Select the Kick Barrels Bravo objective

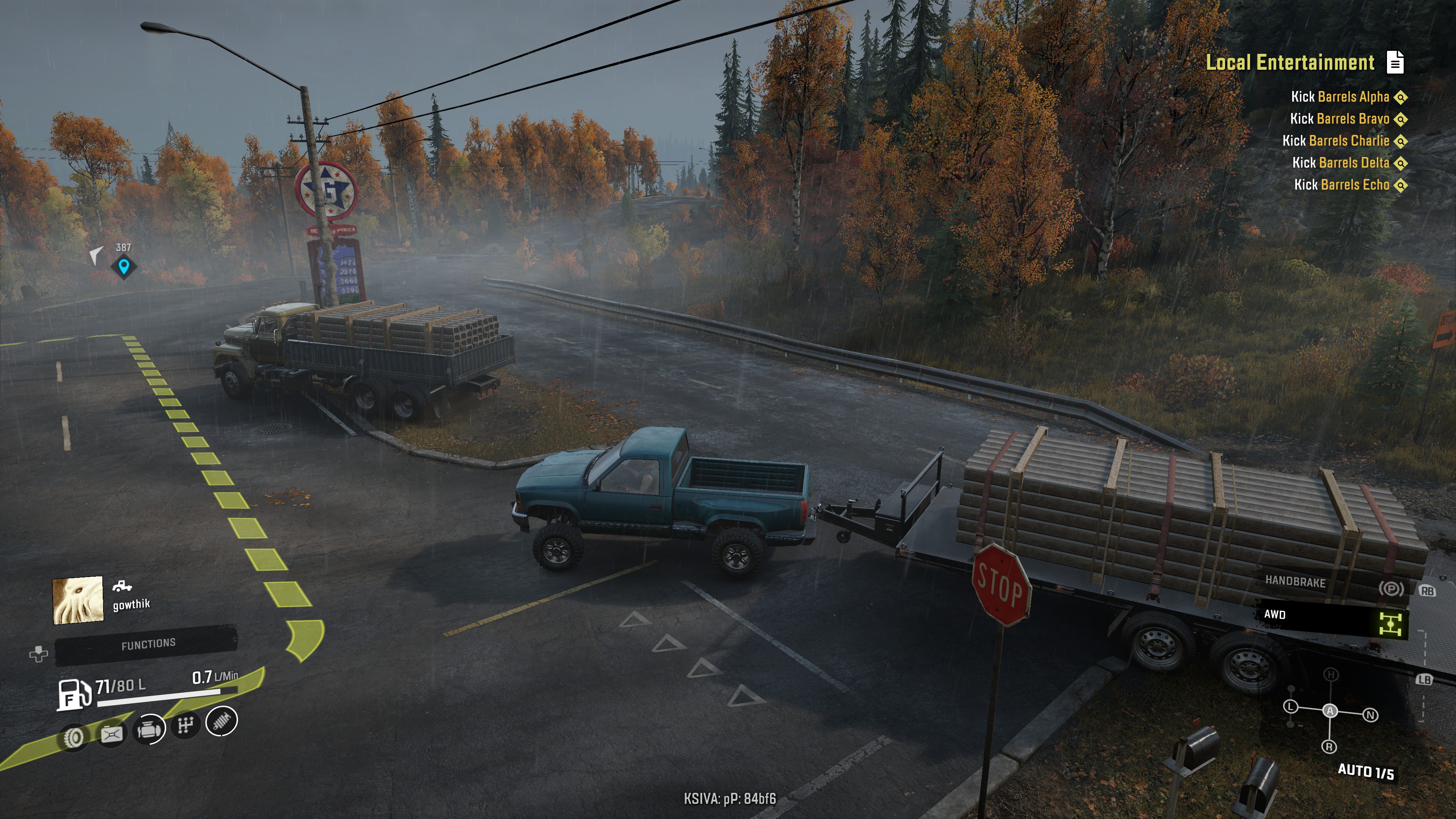[x=1339, y=119]
